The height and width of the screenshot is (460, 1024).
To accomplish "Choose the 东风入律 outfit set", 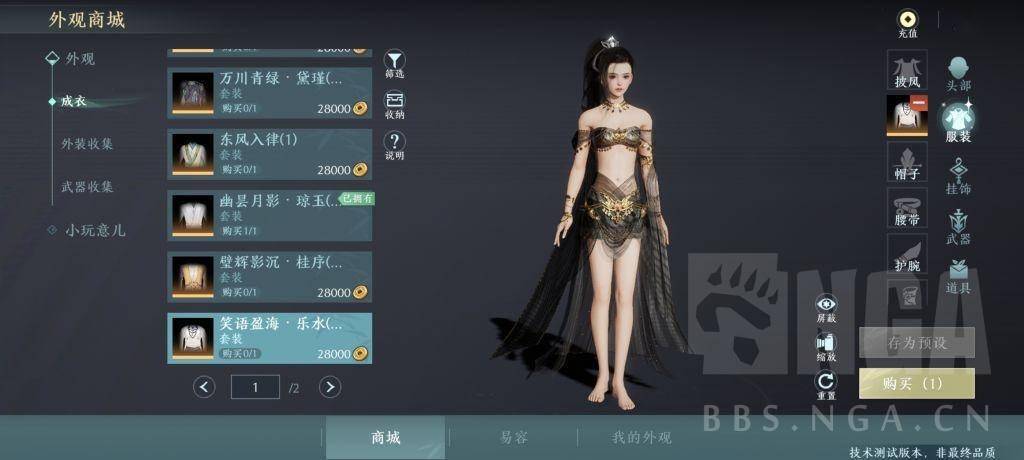I will (270, 154).
